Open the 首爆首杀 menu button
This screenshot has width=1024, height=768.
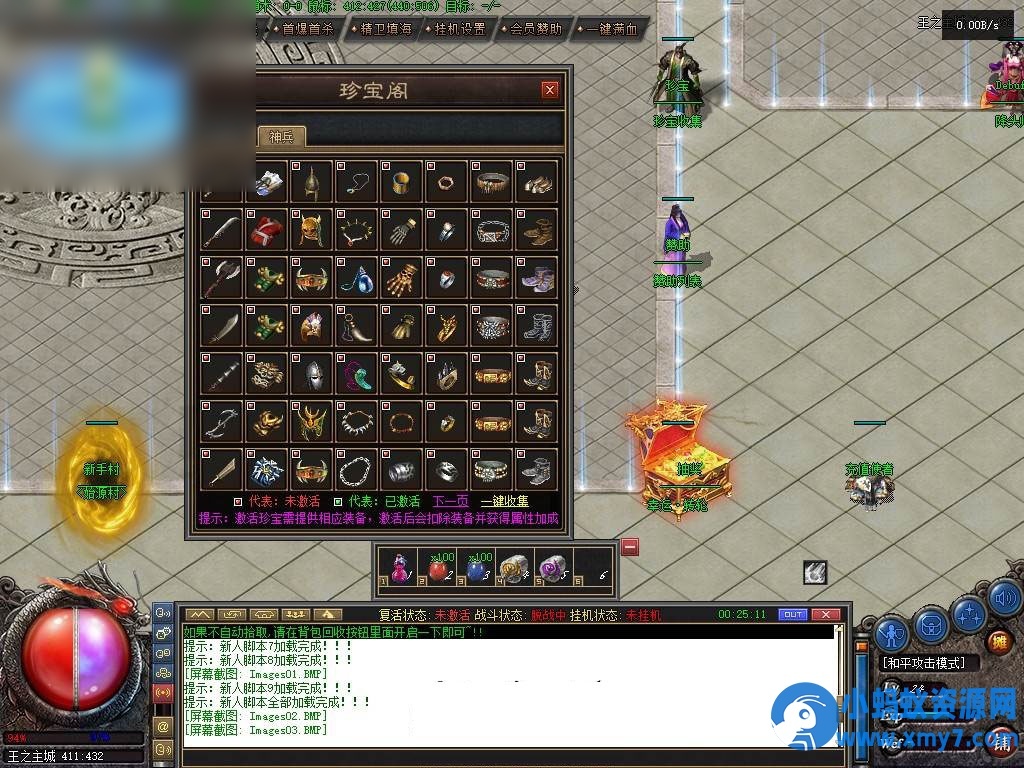302,29
